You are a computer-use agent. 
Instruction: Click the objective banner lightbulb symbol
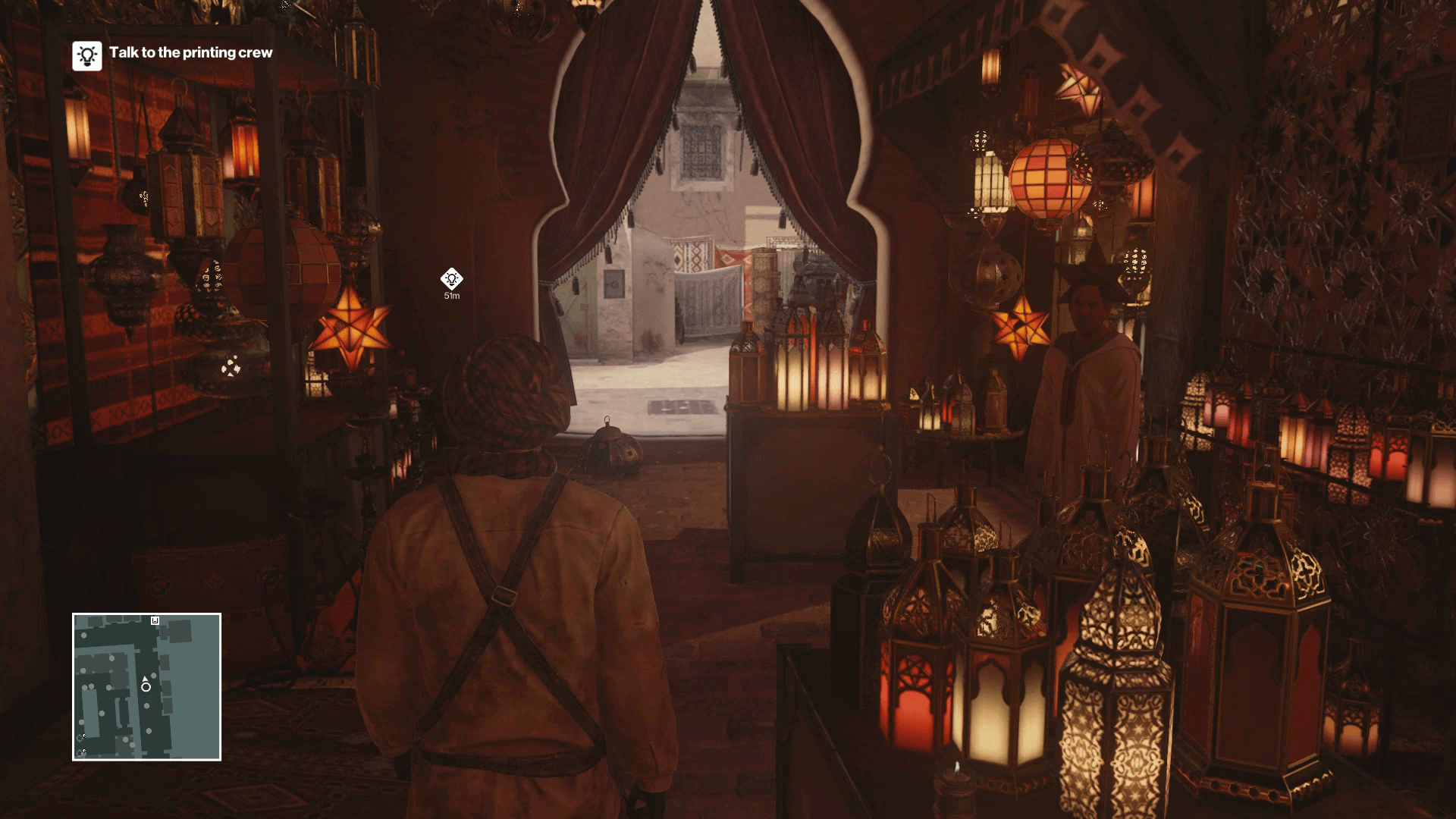[86, 54]
